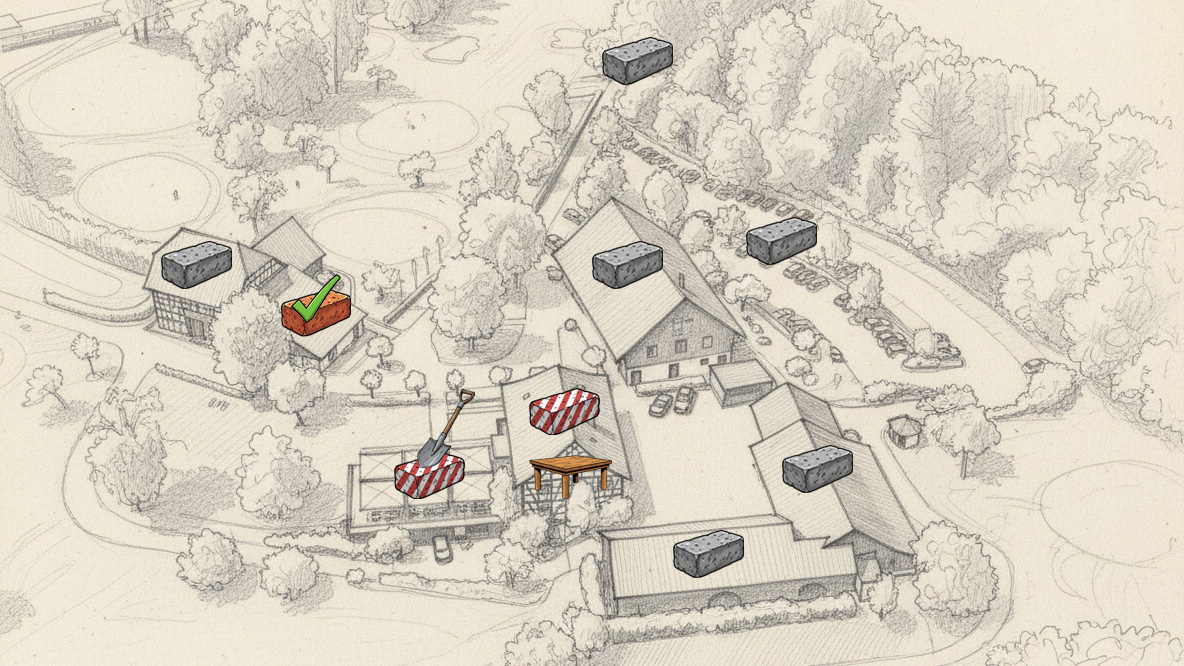The height and width of the screenshot is (666, 1184).
Task: Click the gray brick at the forest path
Action: [x=637, y=61]
